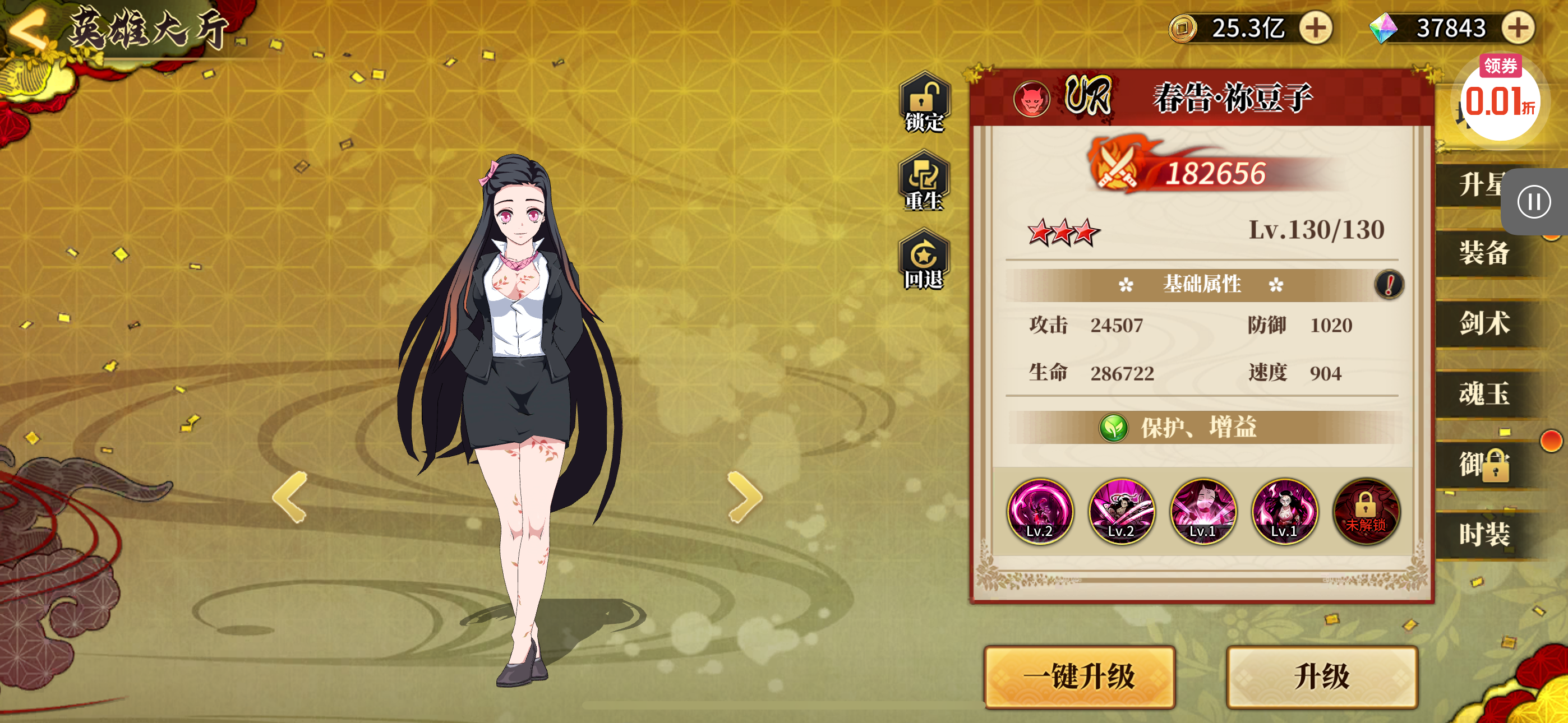Show base attributes info via exclamation icon
The height and width of the screenshot is (723, 1568).
point(1389,284)
